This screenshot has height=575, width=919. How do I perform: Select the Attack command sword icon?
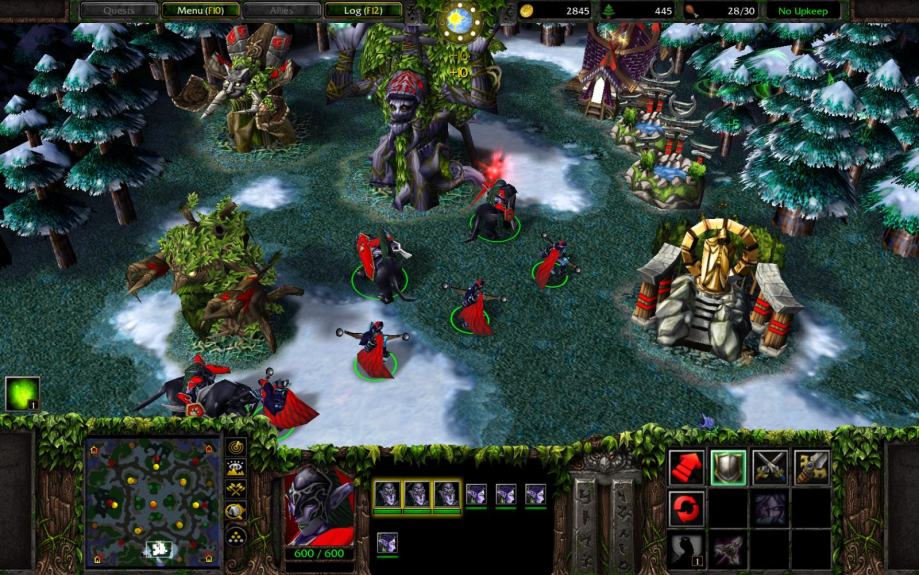pyautogui.click(x=812, y=467)
